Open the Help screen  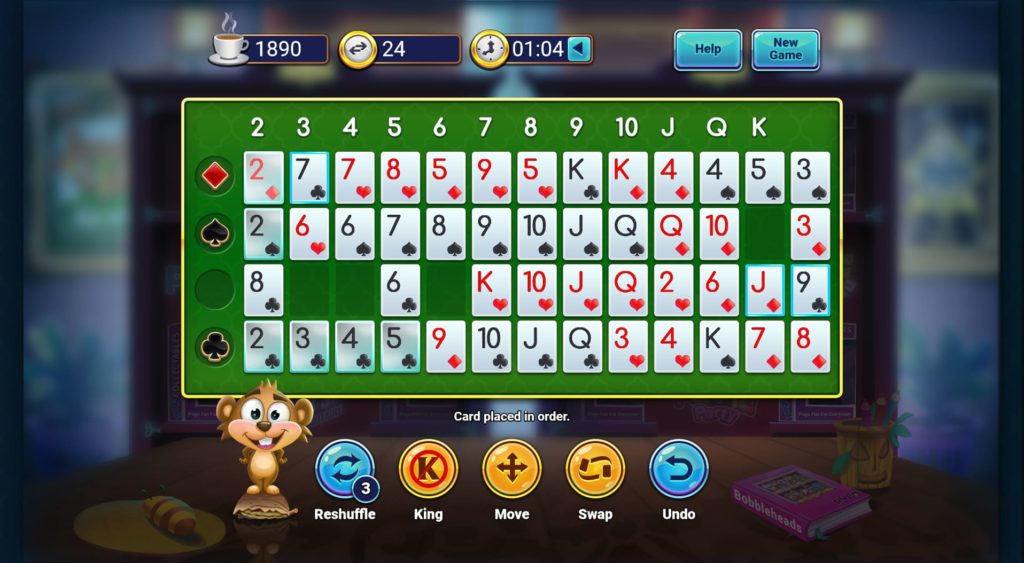pyautogui.click(x=707, y=49)
